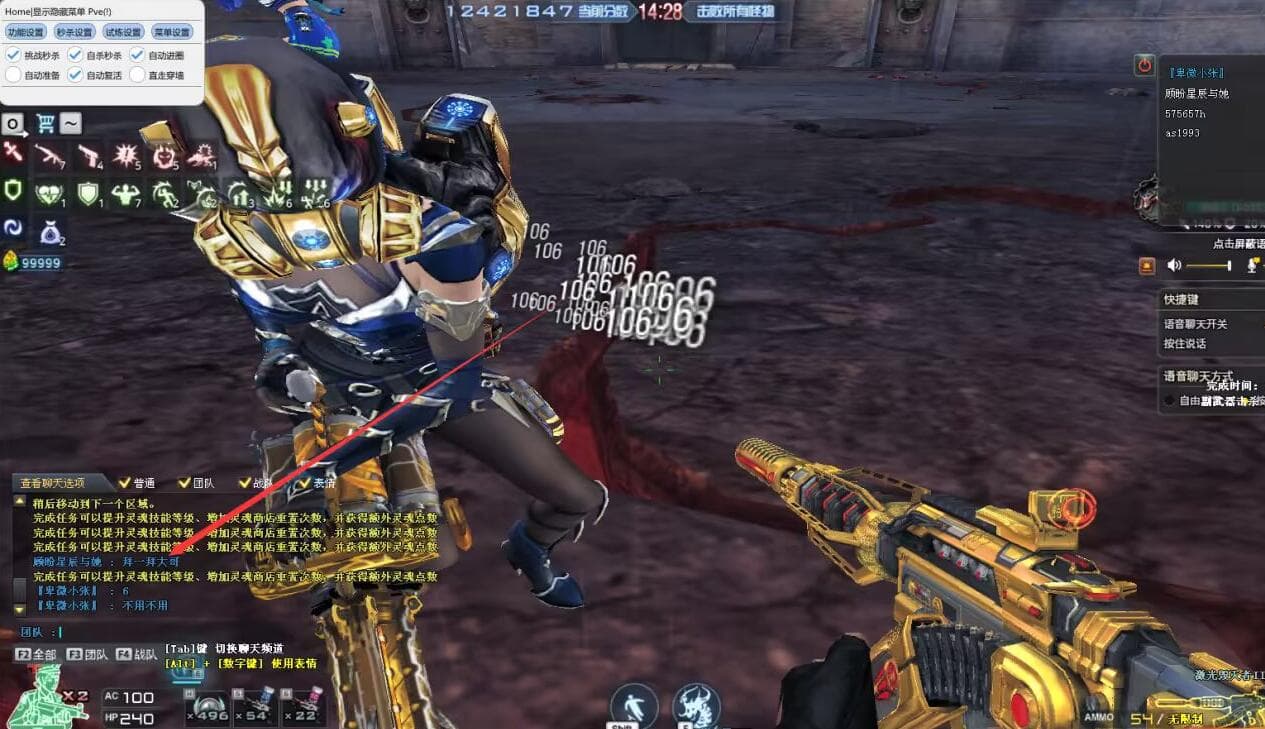
Task: Toggle the 自动复活 checkbox
Action: coord(75,74)
